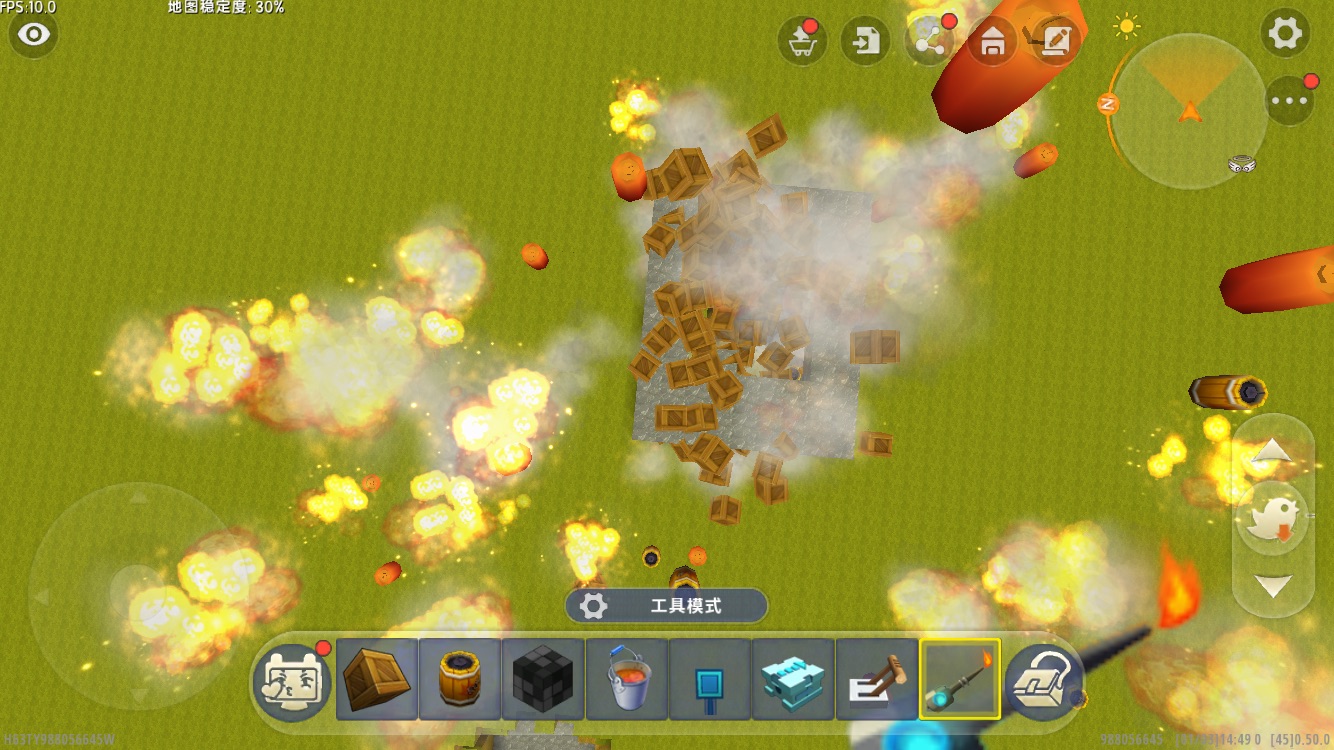Expand the three-dots more menu
This screenshot has width=1334, height=750.
pyautogui.click(x=1289, y=100)
